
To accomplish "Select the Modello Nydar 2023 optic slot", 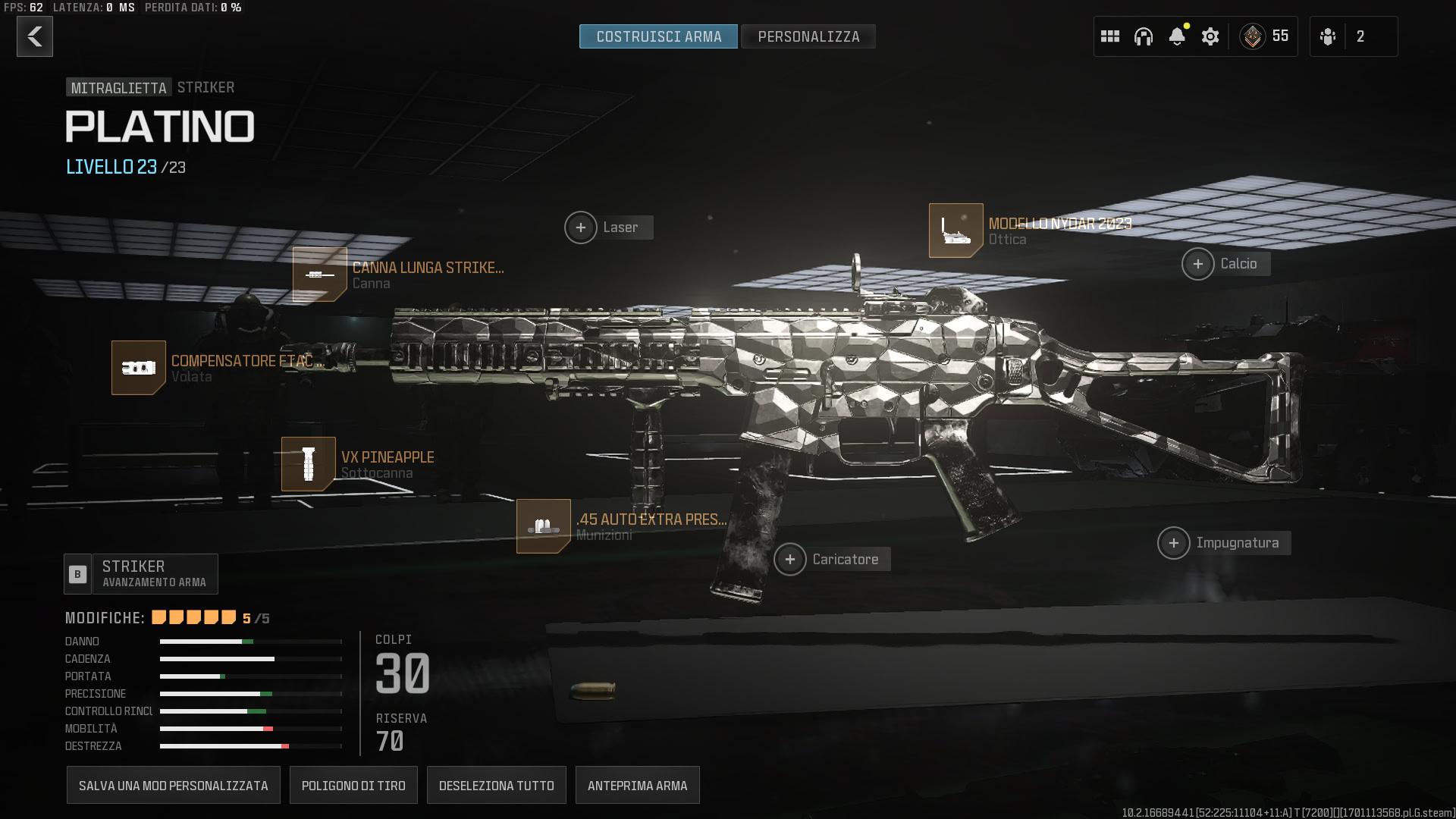I will [956, 231].
